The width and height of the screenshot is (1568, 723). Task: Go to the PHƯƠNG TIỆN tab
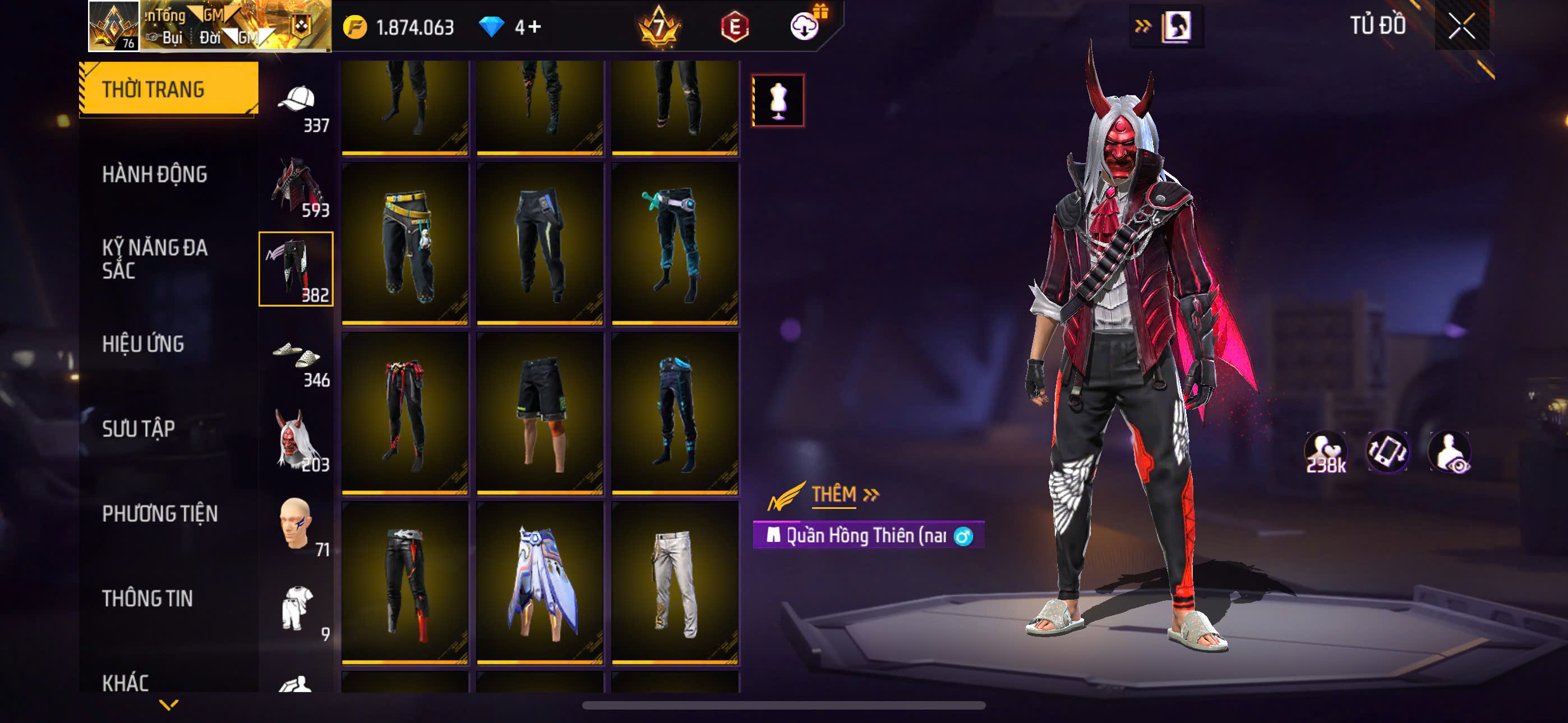[159, 513]
